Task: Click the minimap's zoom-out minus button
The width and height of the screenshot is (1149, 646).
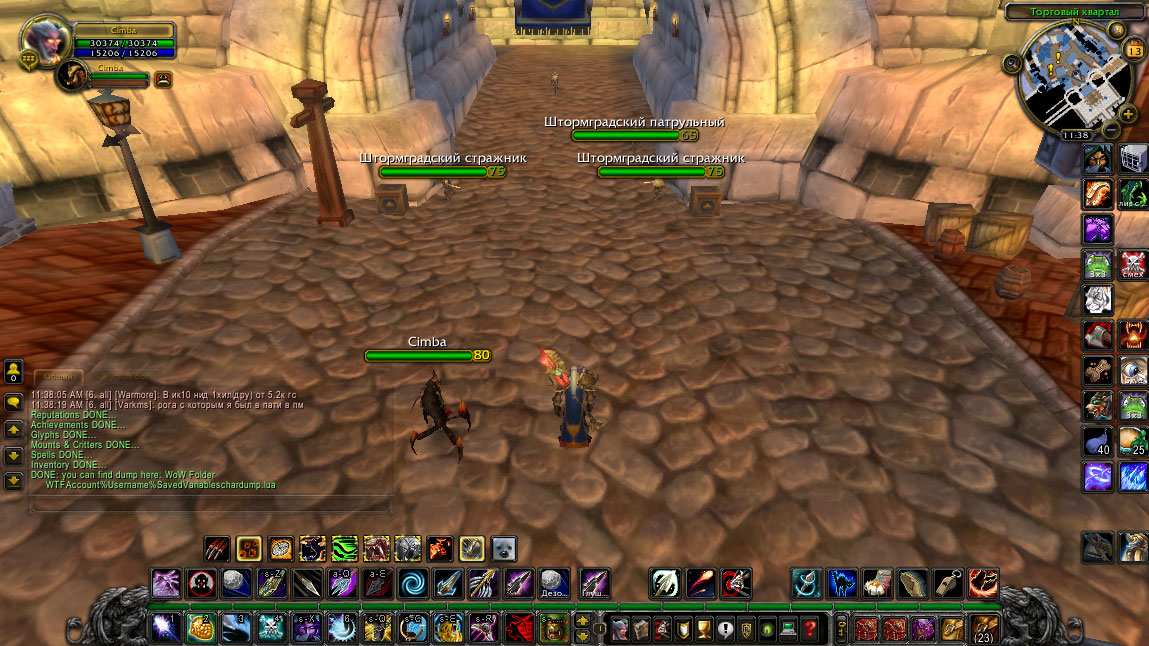Action: click(1111, 130)
